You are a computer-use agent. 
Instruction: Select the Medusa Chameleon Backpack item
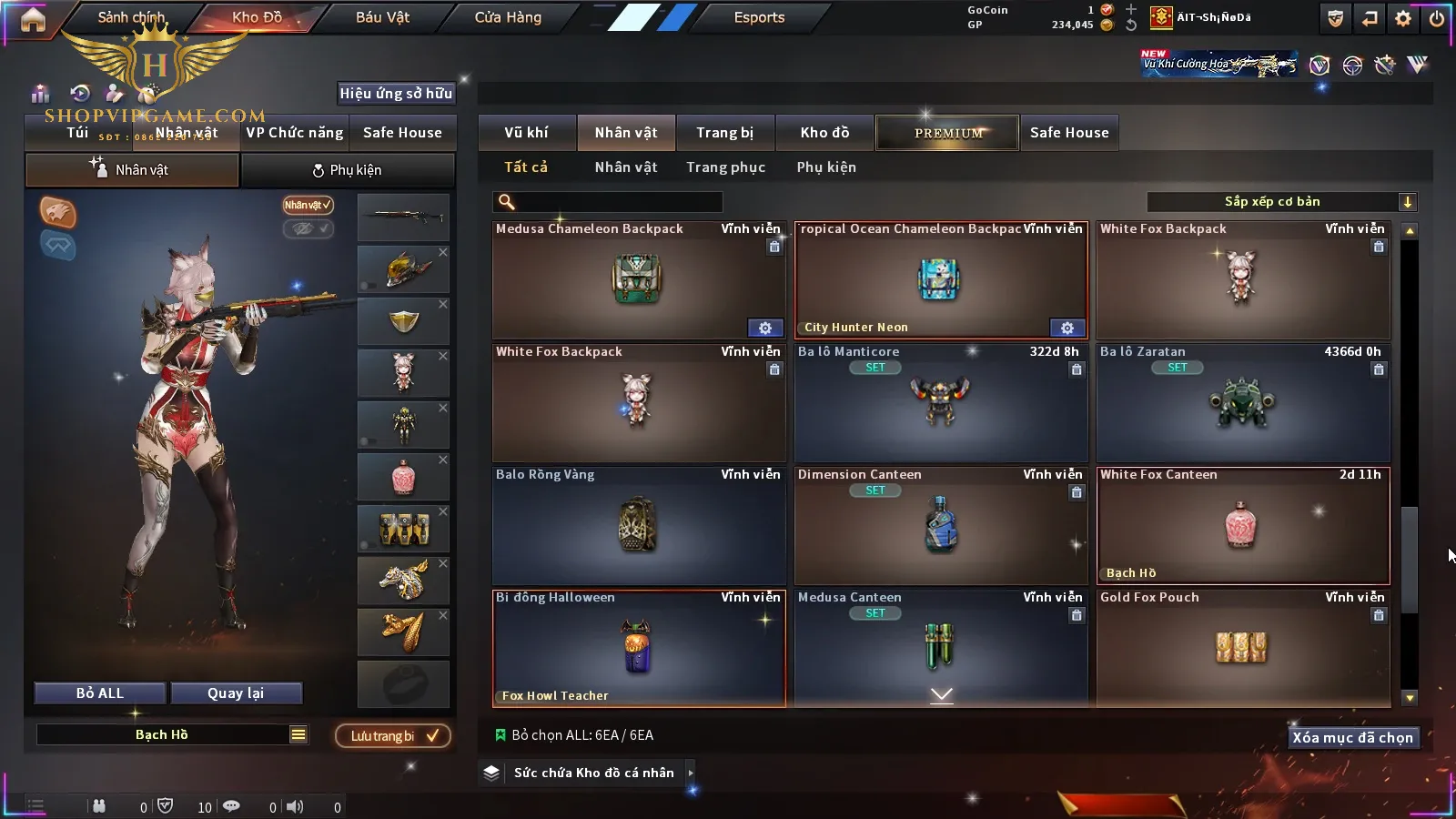[x=637, y=280]
